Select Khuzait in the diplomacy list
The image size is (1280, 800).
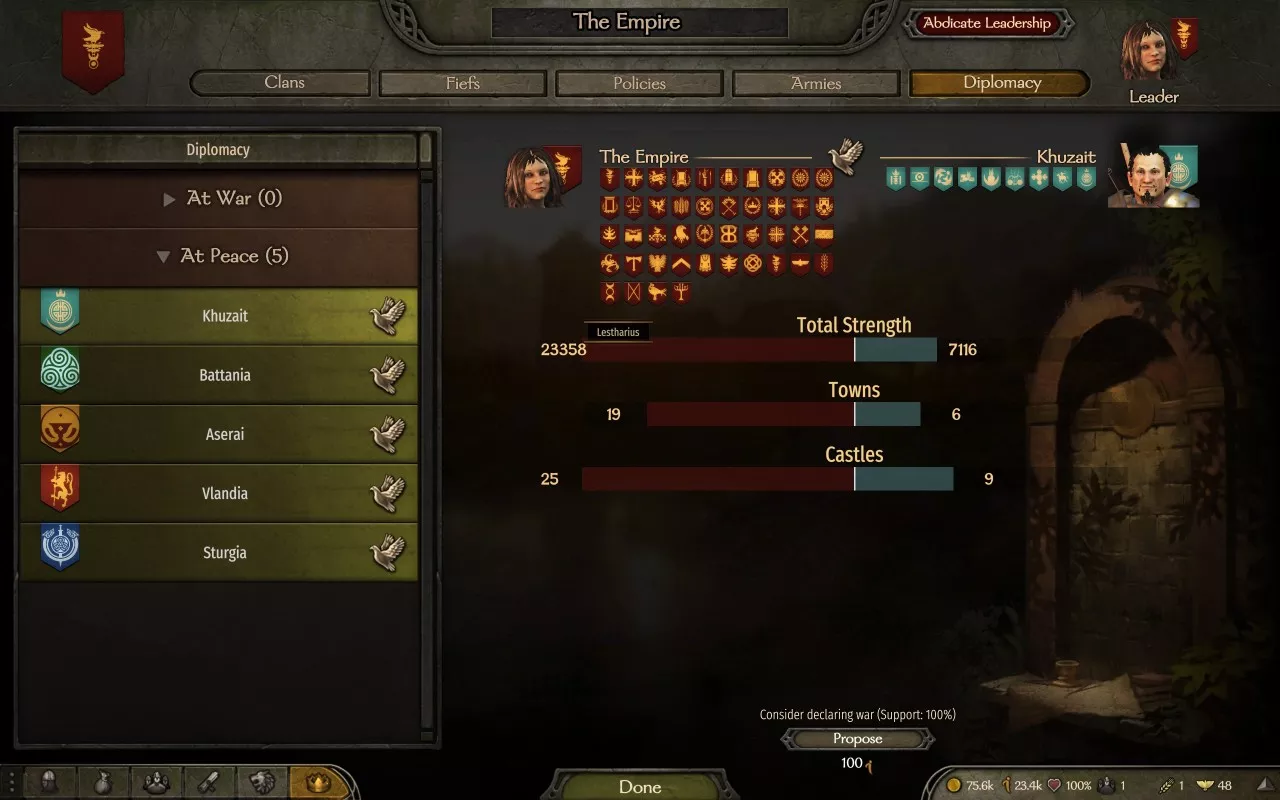coord(224,316)
